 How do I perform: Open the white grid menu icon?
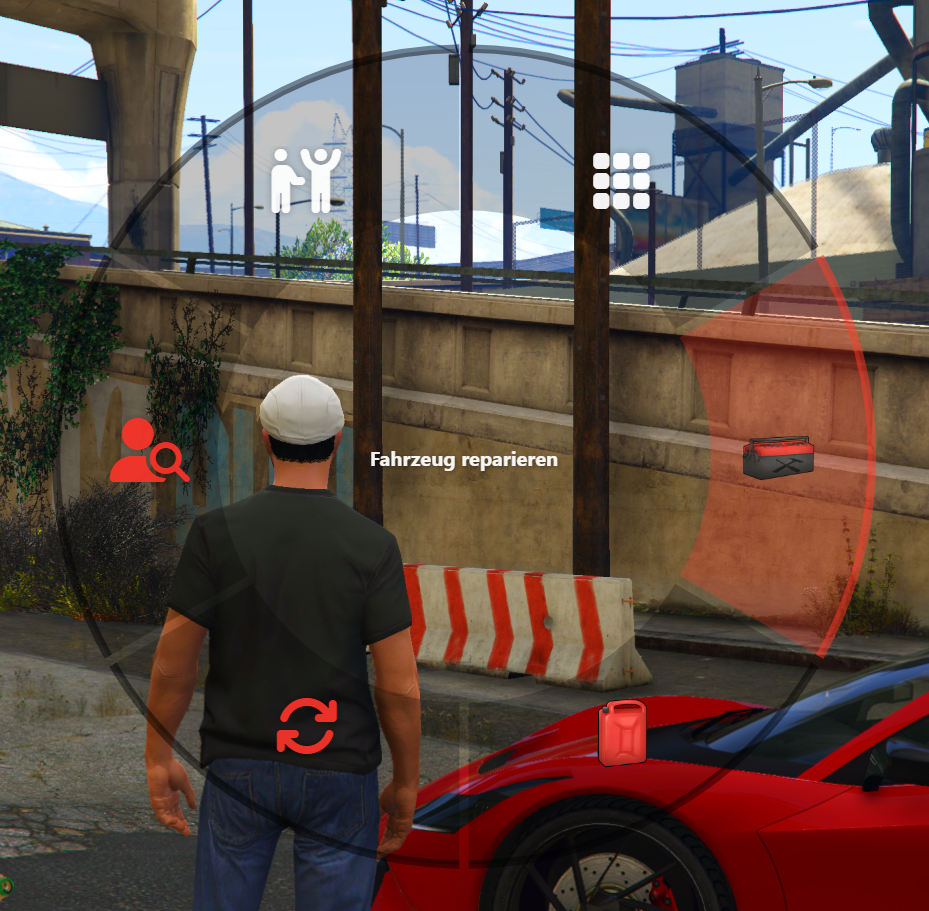click(621, 181)
